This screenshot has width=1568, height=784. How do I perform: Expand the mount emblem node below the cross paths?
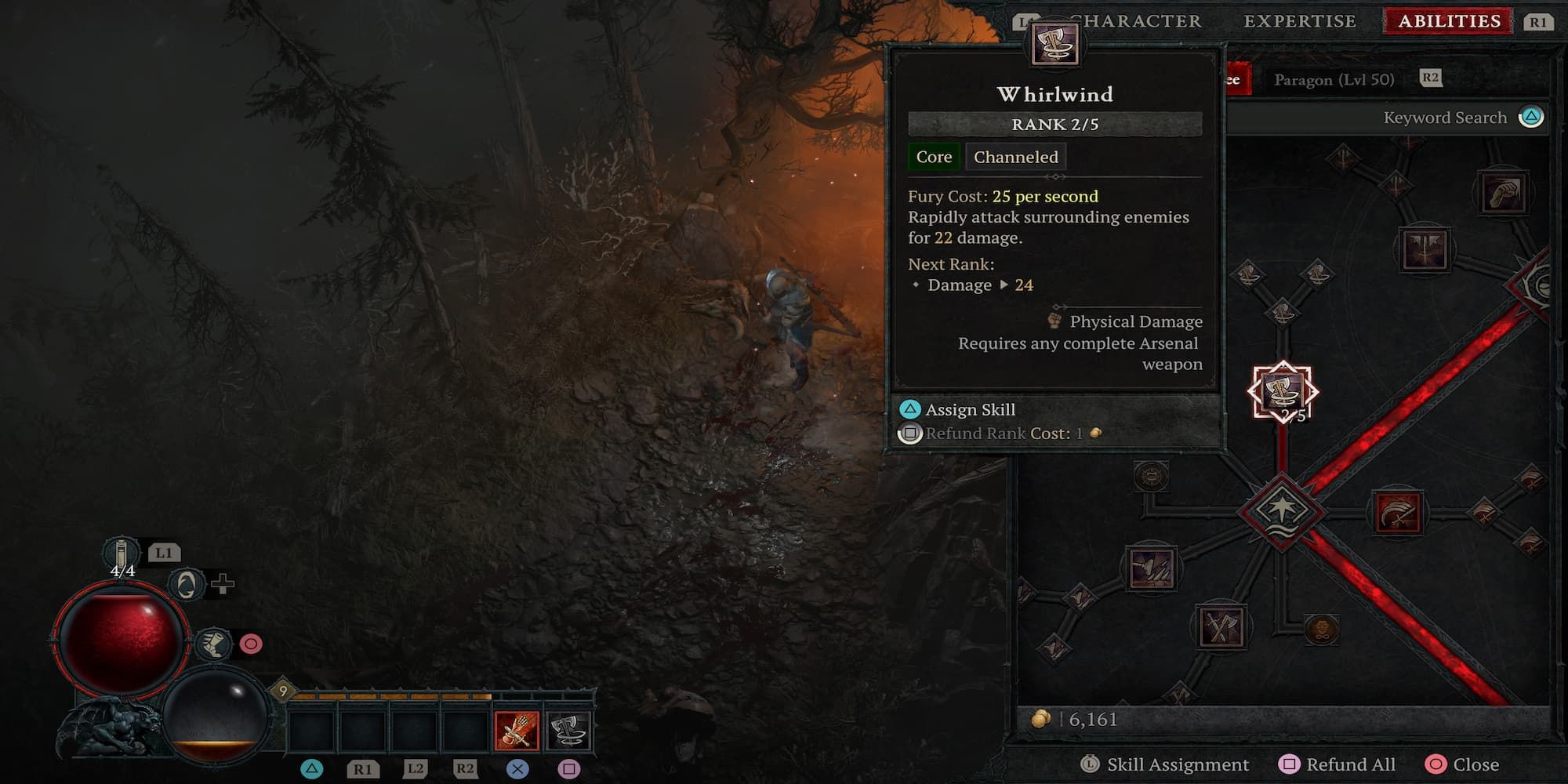1321,630
